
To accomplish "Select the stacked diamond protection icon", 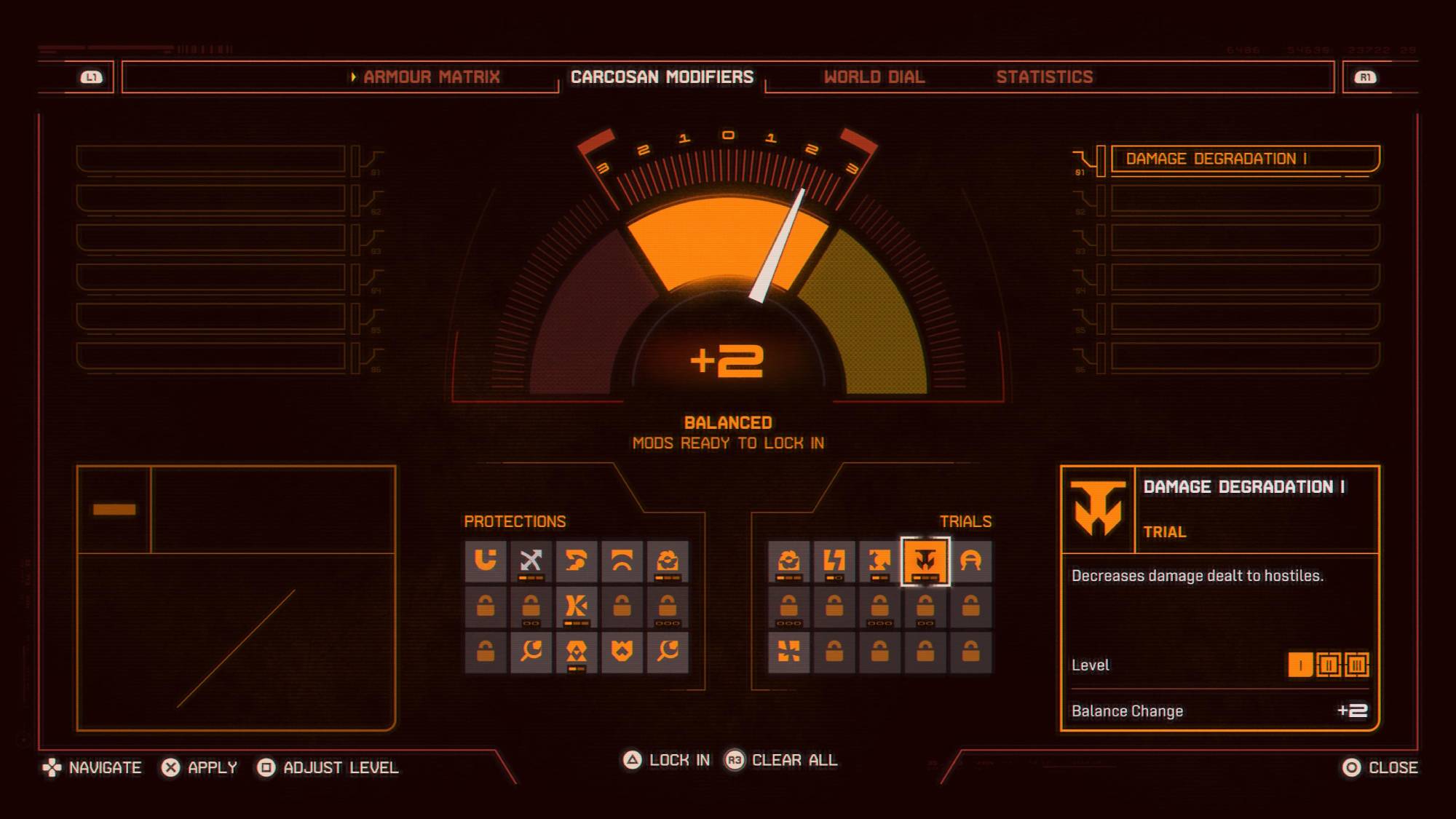I will point(576,651).
